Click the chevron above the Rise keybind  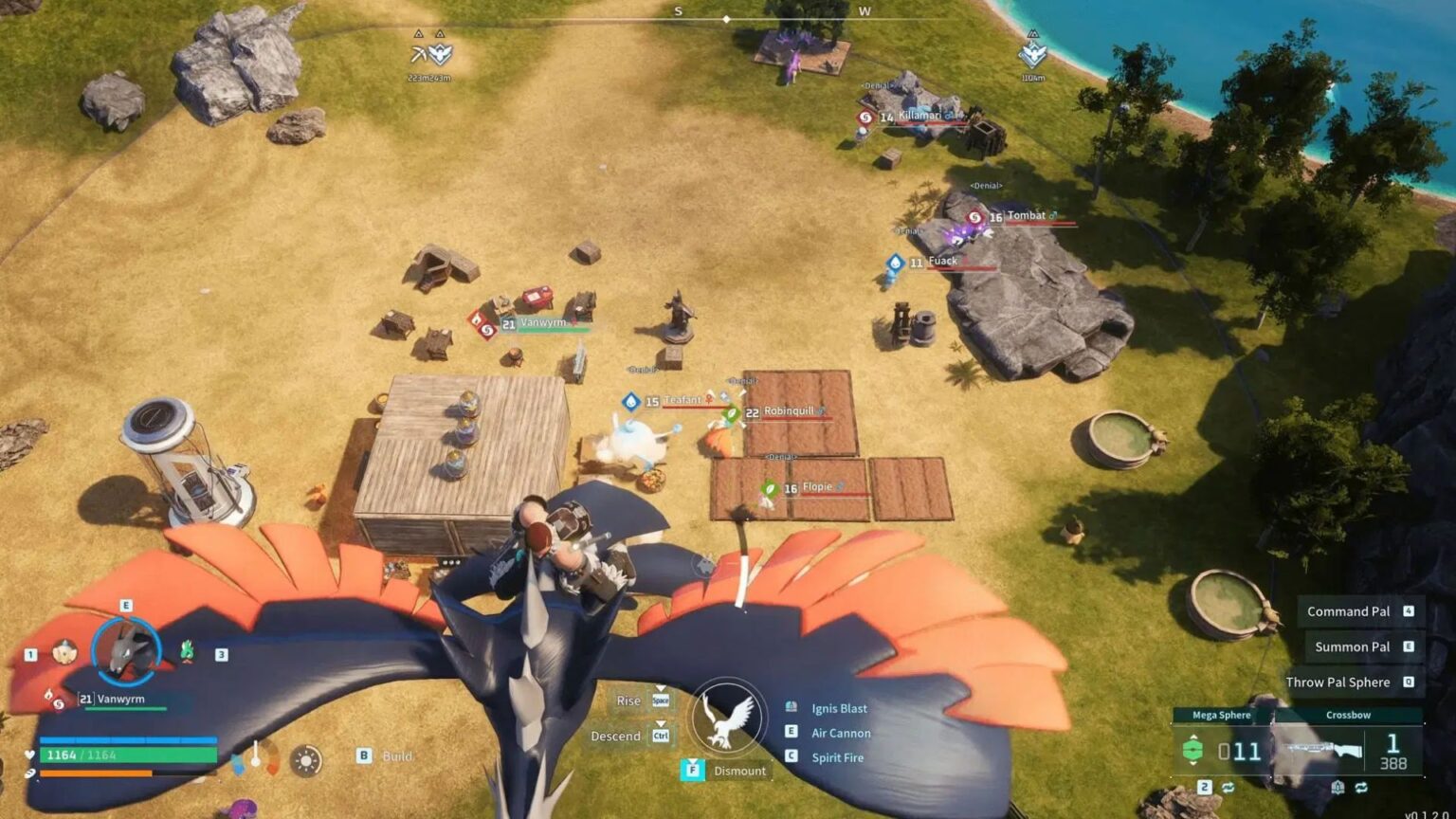tap(661, 688)
